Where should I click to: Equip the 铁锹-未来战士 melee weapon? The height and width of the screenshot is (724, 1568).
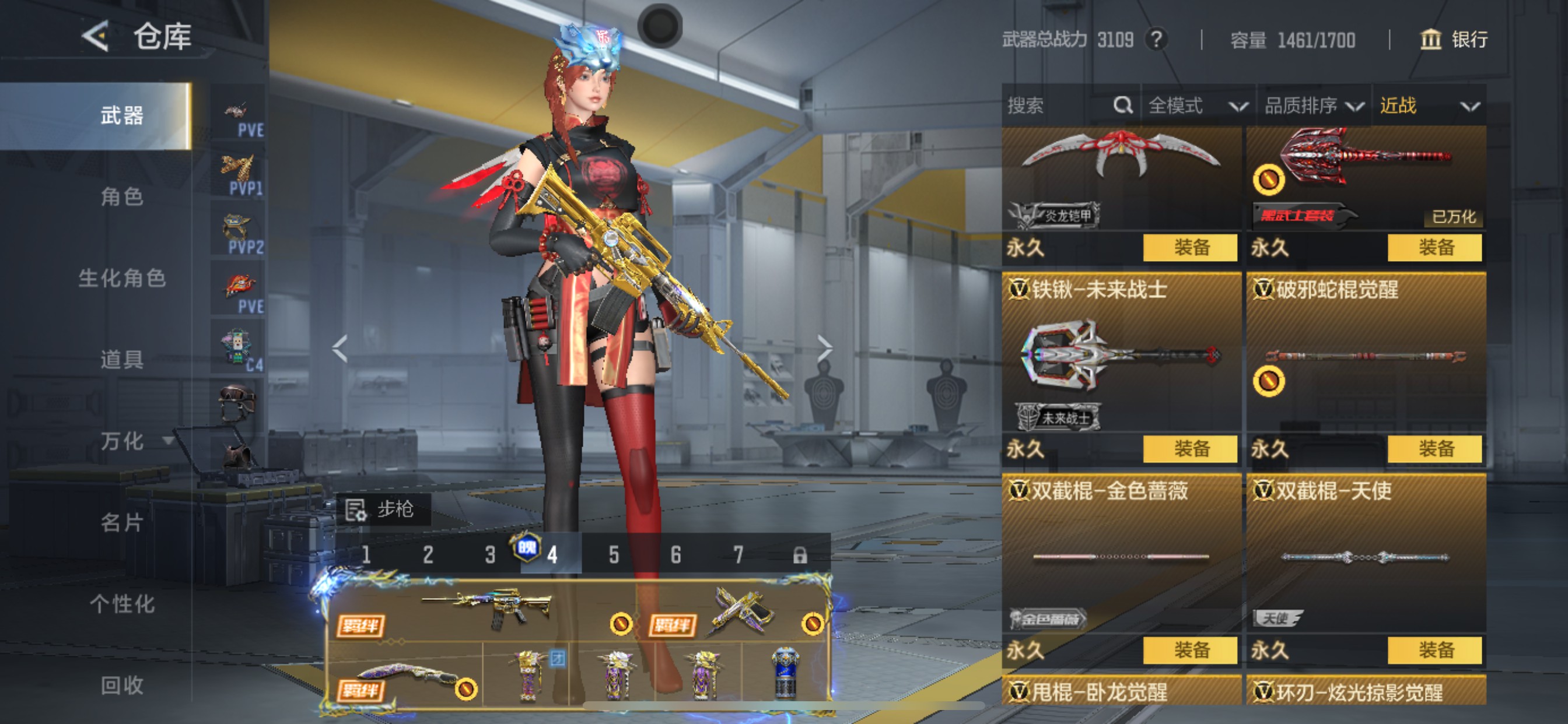click(1190, 449)
